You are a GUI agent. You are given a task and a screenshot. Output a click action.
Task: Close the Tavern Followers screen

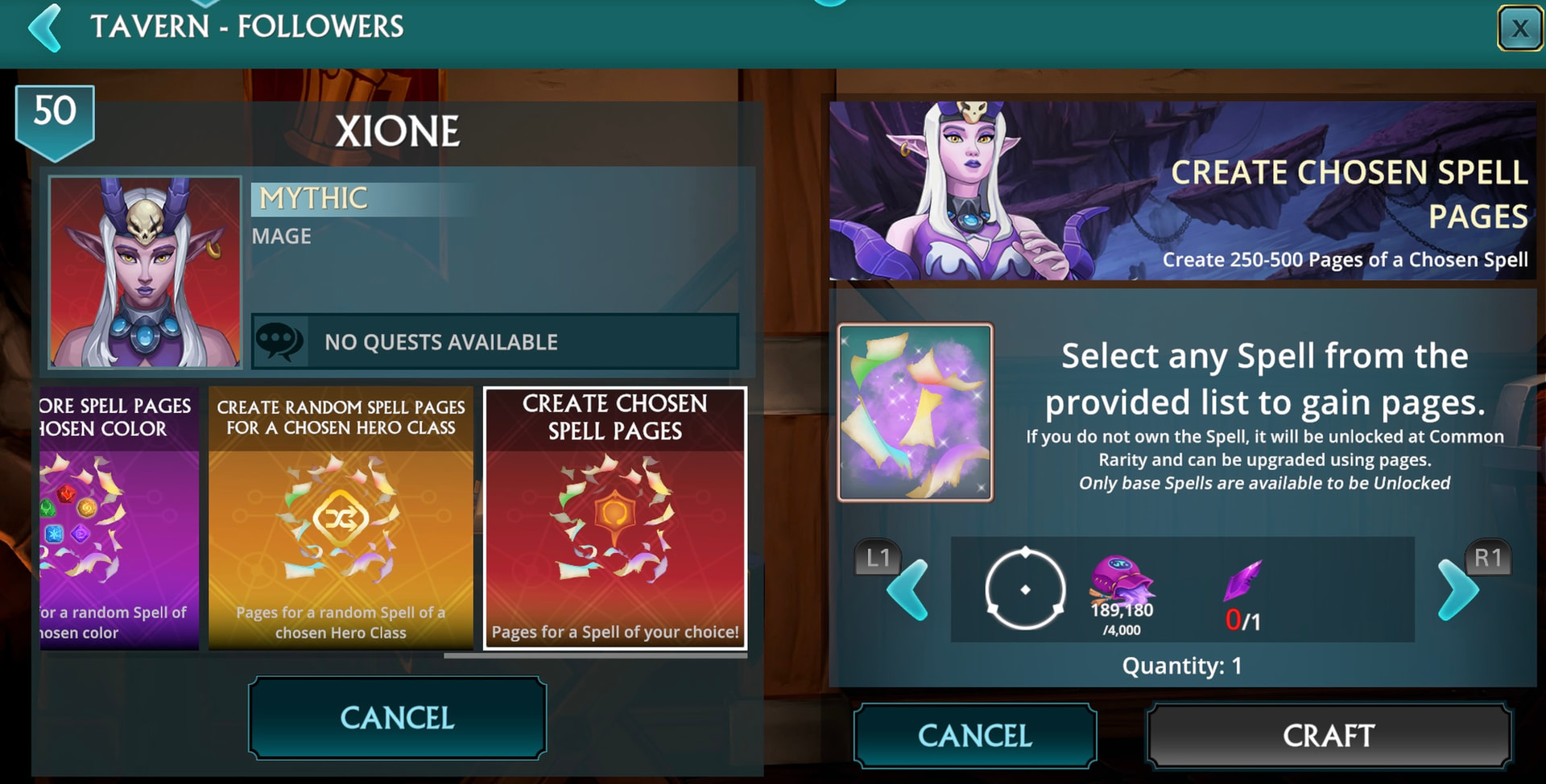(1519, 29)
